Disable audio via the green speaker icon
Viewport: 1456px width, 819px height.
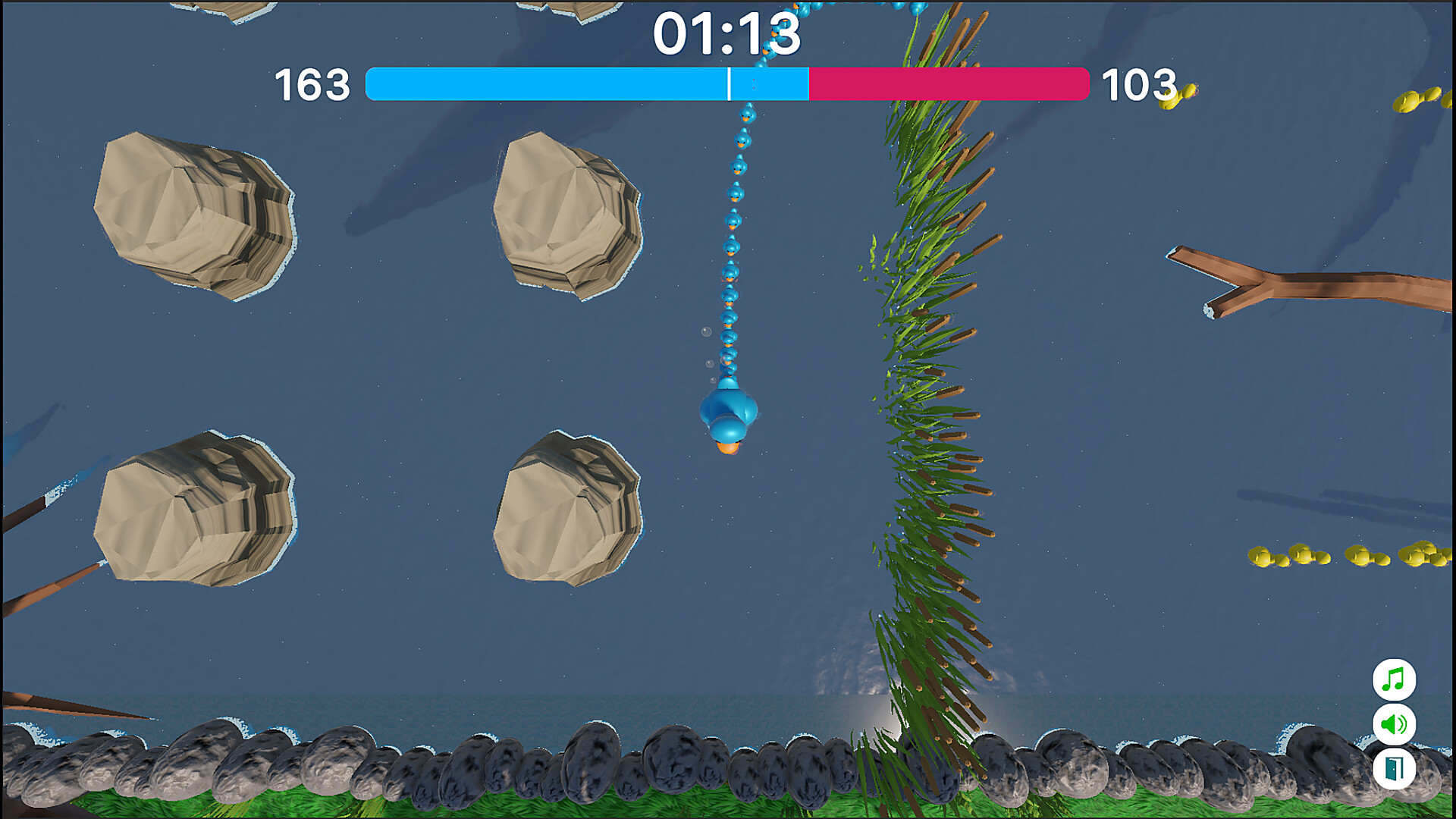coord(1395,725)
